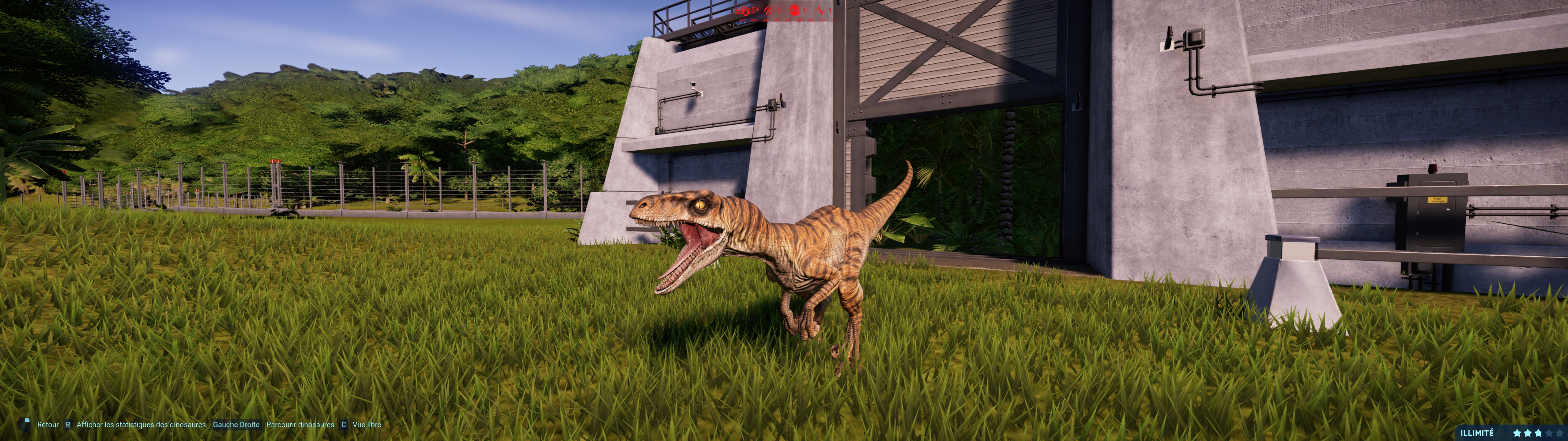Image resolution: width=1568 pixels, height=441 pixels.
Task: Click the ILLIMITÉ badge
Action: coord(1477,433)
